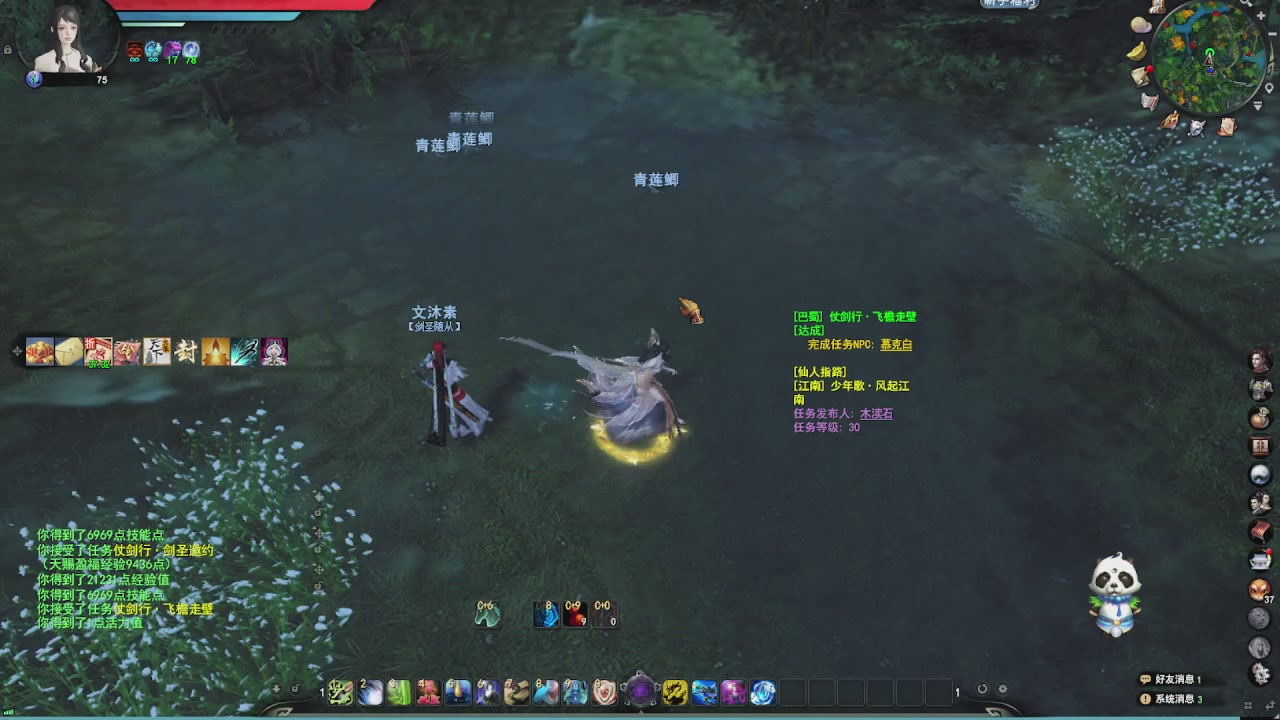
Task: Open the 天下 event icon in the left bar
Action: tap(156, 351)
